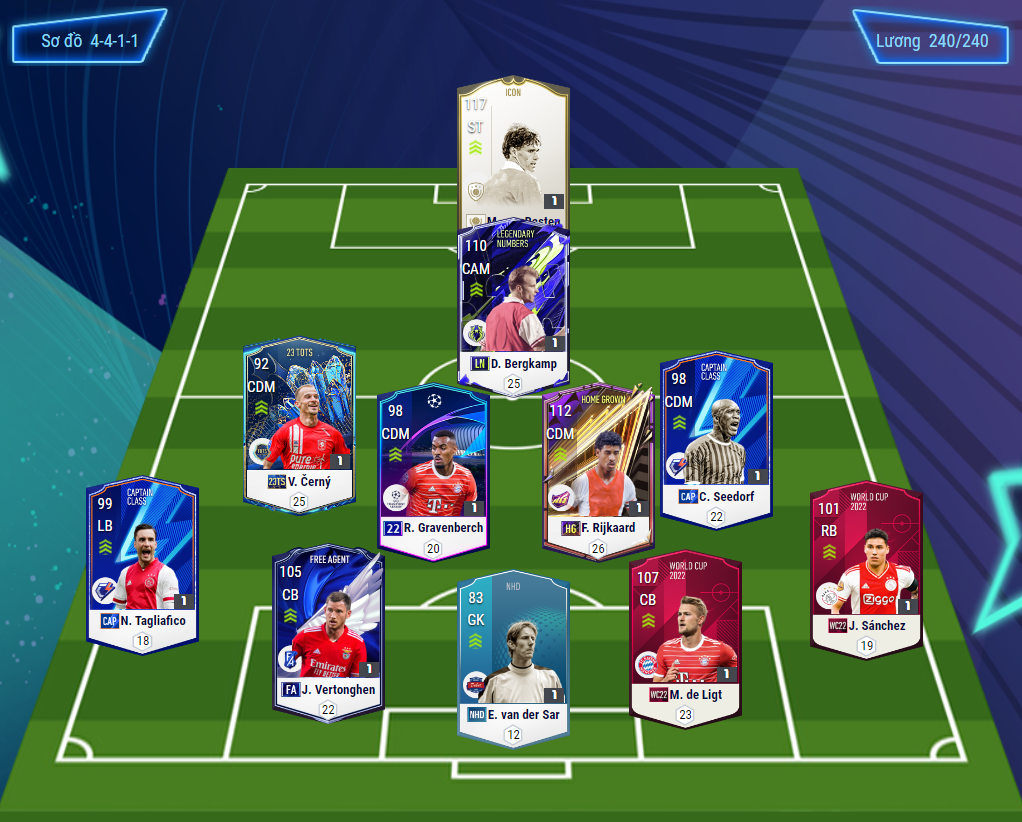This screenshot has width=1022, height=822.
Task: Select V. Černý's 23 TOTS card
Action: pyautogui.click(x=299, y=425)
